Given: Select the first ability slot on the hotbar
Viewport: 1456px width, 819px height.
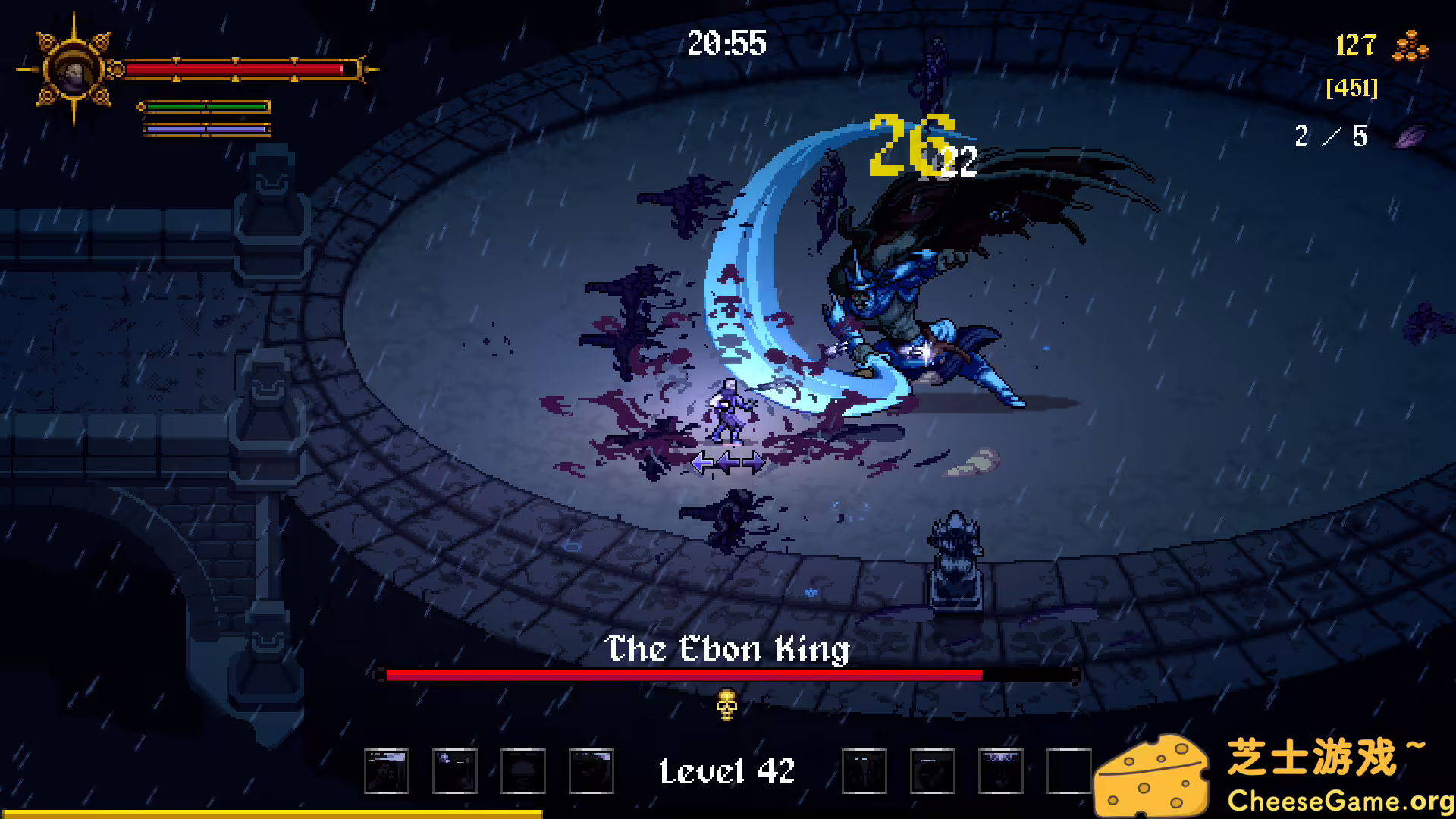Looking at the screenshot, I should (387, 770).
